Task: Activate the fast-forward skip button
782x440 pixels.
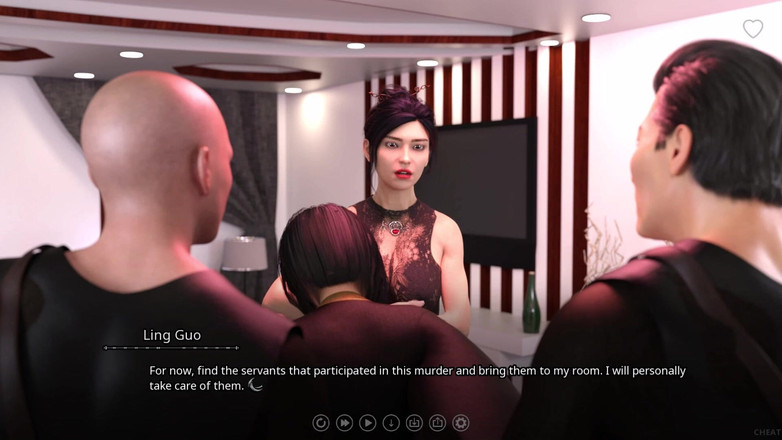Action: (344, 423)
